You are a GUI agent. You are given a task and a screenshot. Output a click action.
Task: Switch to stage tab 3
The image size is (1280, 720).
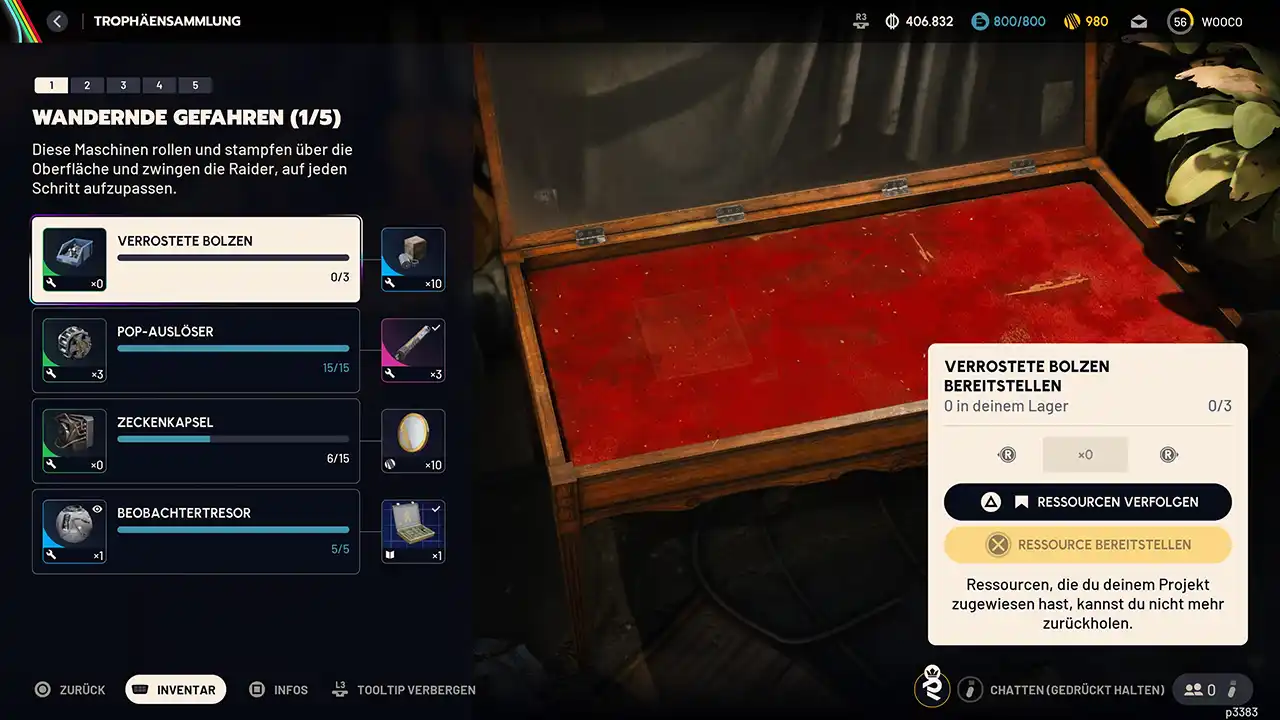click(x=123, y=86)
